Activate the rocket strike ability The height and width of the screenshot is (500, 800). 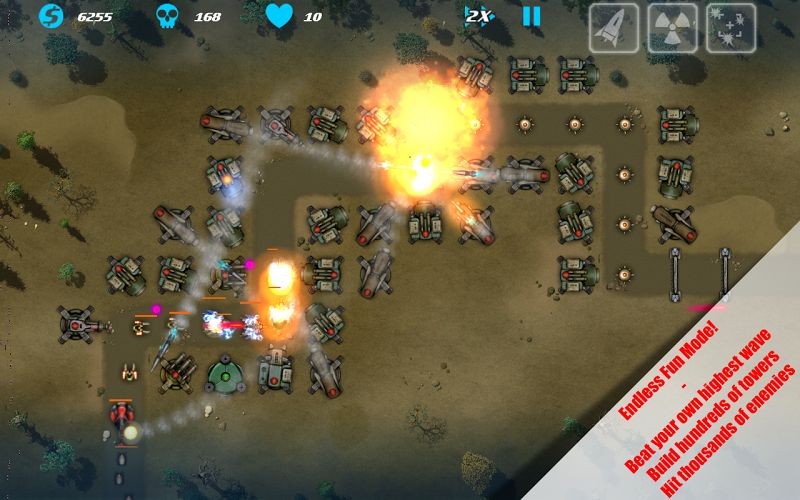coord(613,27)
